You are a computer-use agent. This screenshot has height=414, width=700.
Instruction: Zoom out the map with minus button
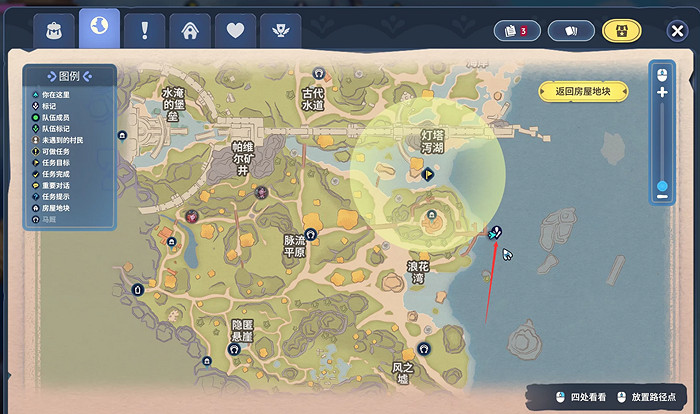(x=661, y=195)
